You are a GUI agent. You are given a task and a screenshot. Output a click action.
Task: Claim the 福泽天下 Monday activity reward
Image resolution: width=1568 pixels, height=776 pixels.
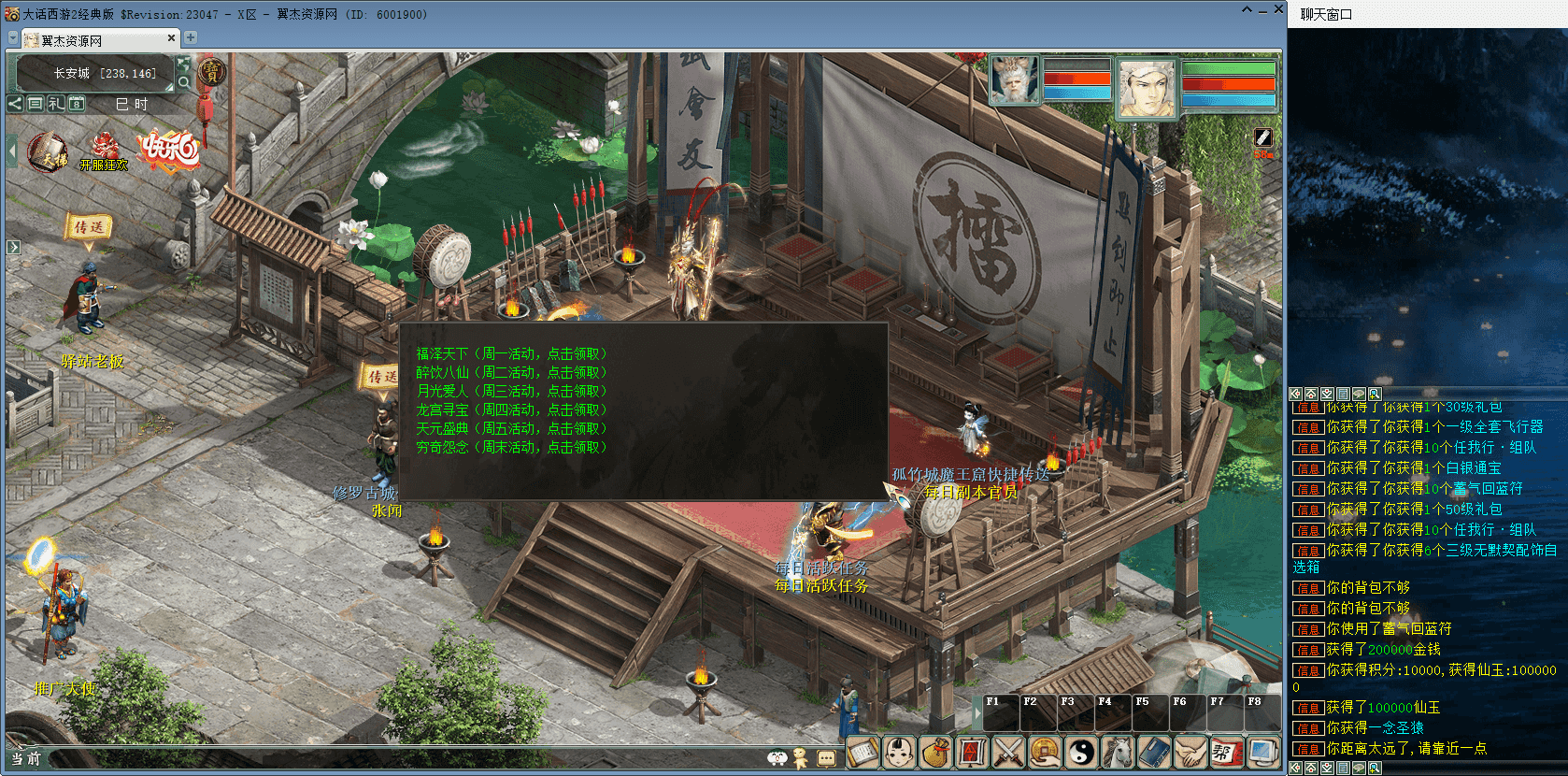click(511, 353)
